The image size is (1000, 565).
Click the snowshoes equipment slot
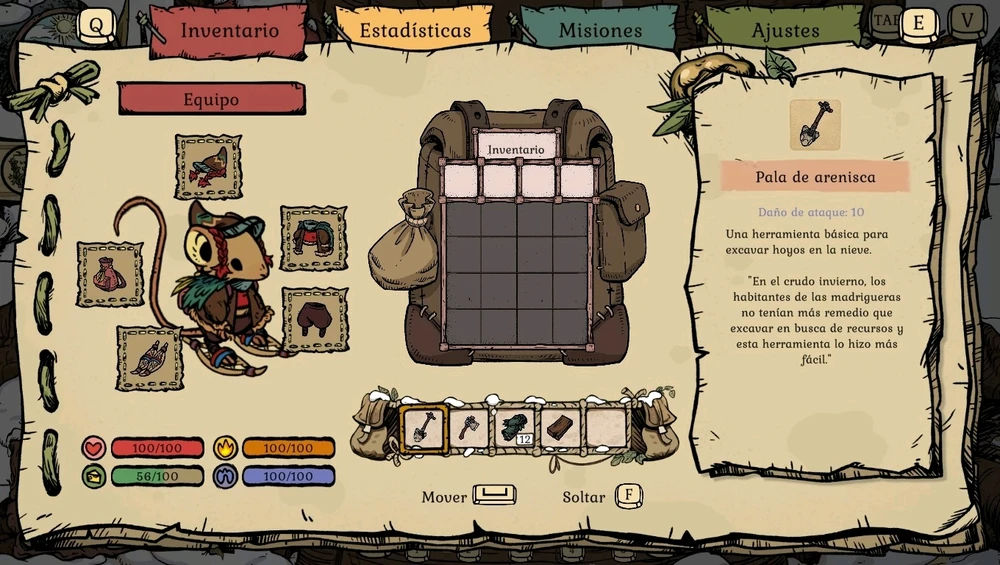pyautogui.click(x=150, y=357)
